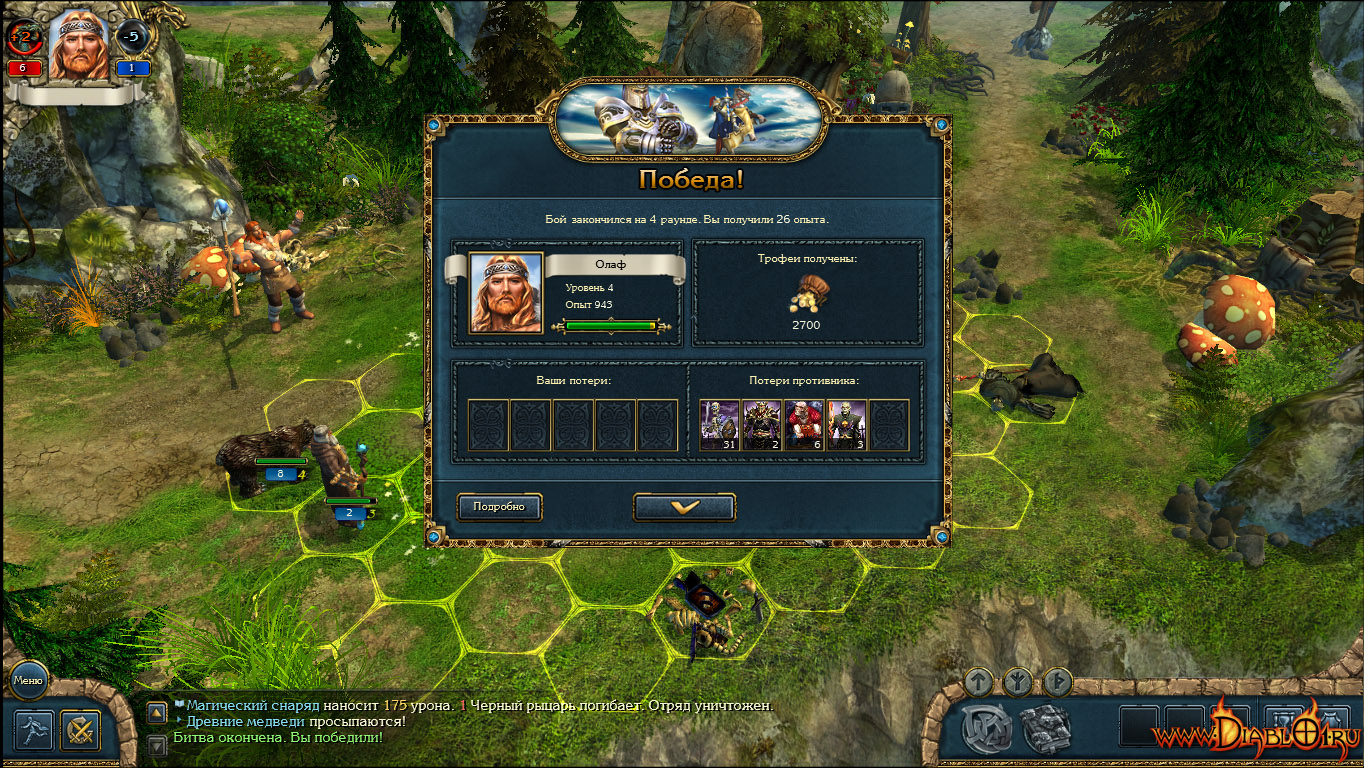This screenshot has height=768, width=1364.
Task: Visit the www.Diablo1.ru watermark link
Action: (x=1255, y=733)
